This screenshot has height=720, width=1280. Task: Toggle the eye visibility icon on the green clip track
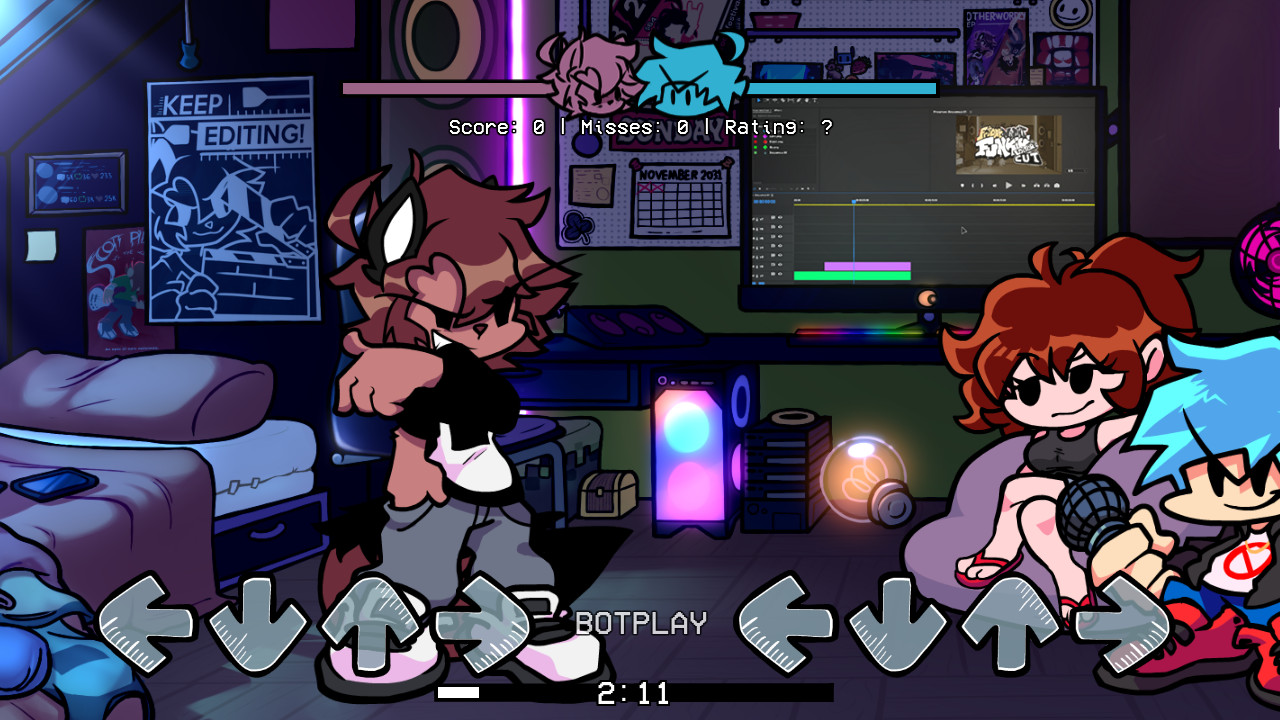[x=780, y=273]
